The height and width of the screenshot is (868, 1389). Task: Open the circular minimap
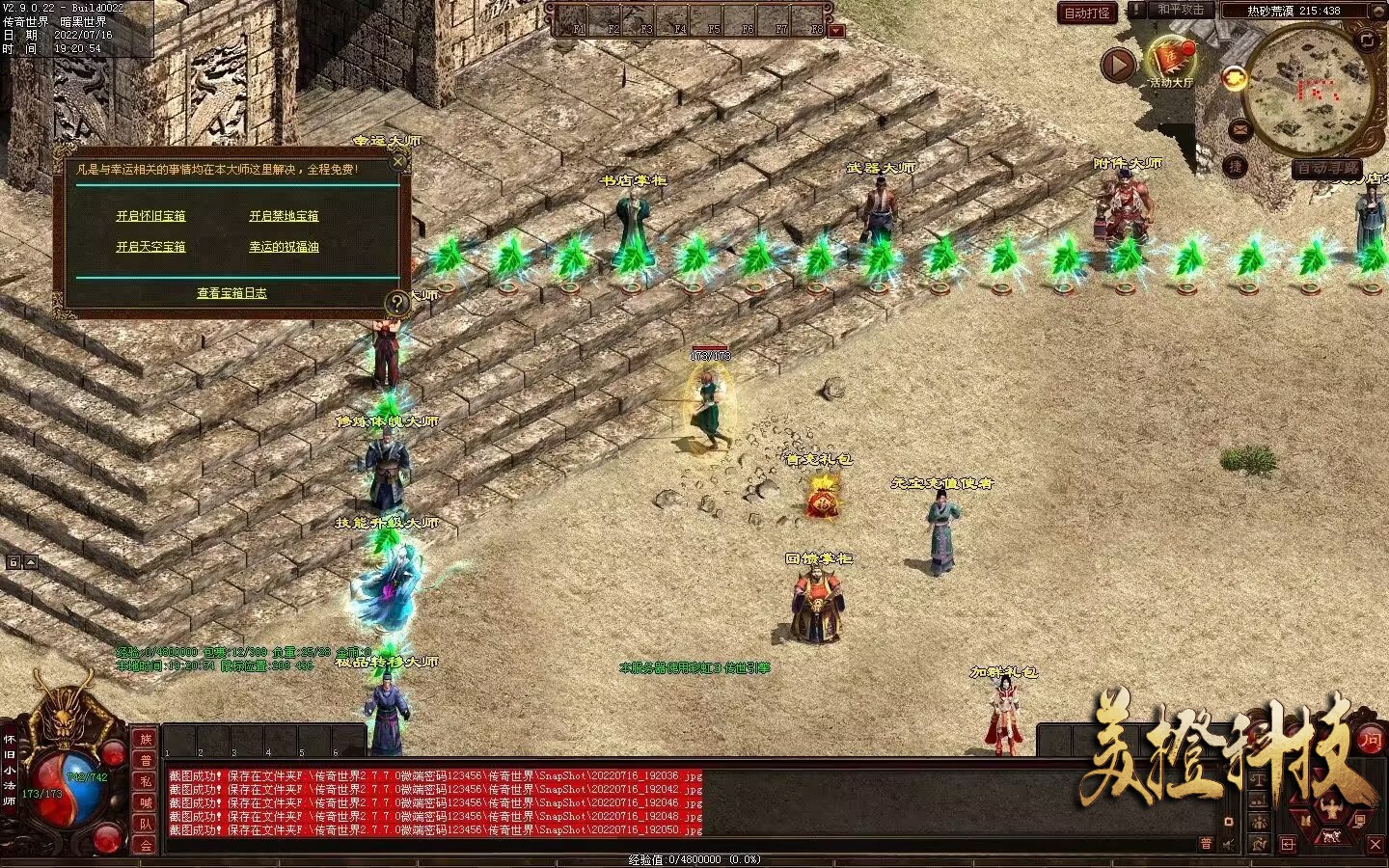[1309, 92]
